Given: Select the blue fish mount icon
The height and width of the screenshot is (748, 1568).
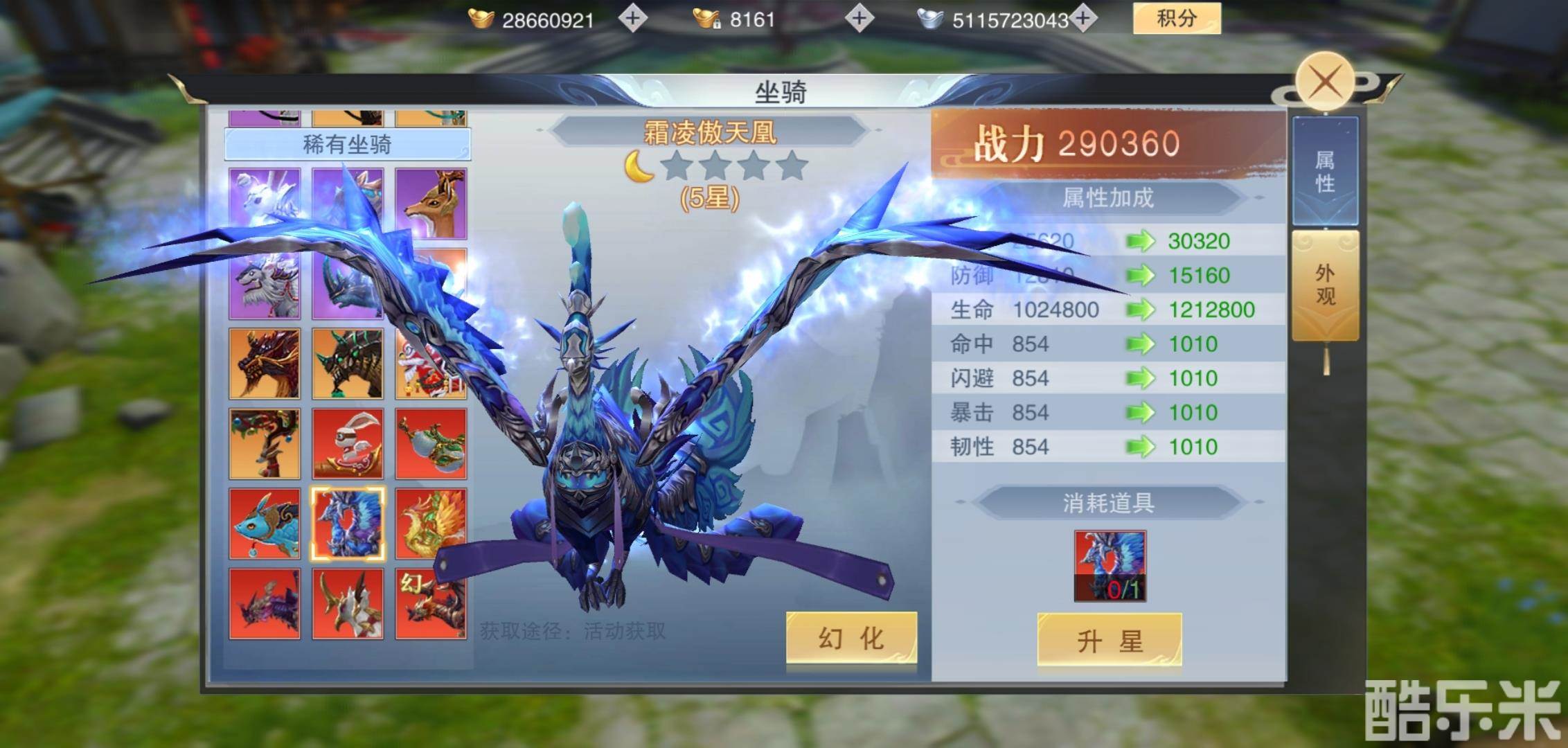Looking at the screenshot, I should 265,523.
